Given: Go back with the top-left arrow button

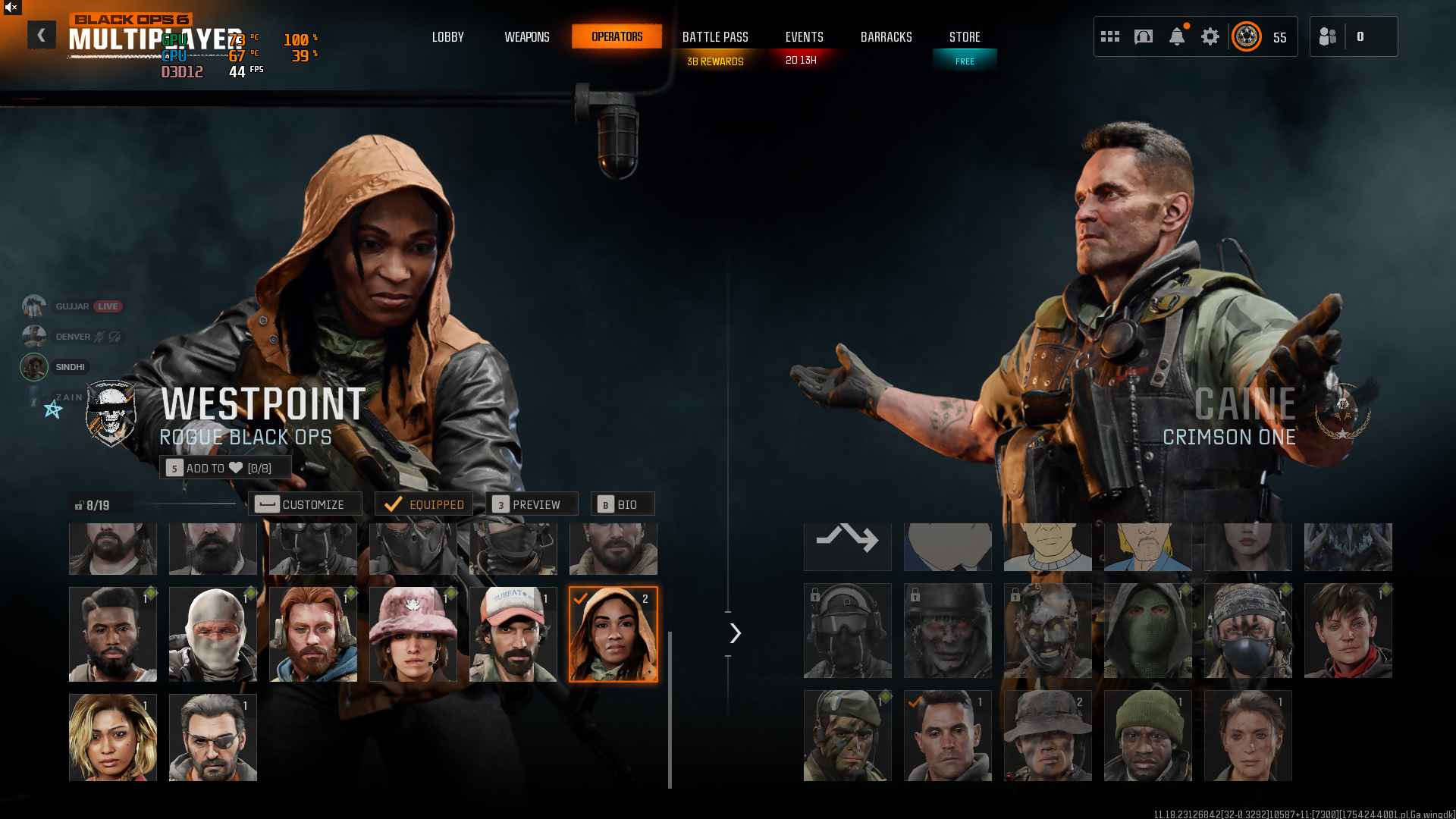Looking at the screenshot, I should [x=41, y=35].
